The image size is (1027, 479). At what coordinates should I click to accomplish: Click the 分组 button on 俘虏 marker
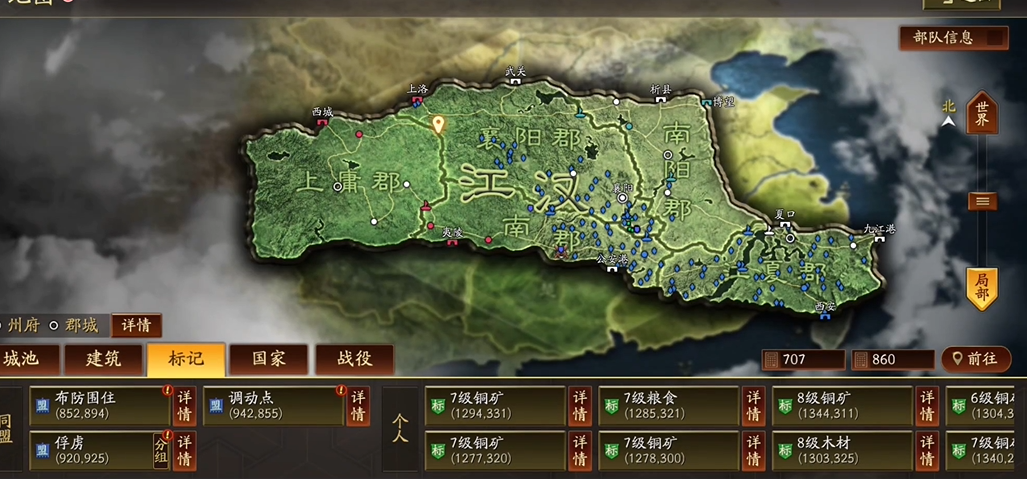coord(160,450)
